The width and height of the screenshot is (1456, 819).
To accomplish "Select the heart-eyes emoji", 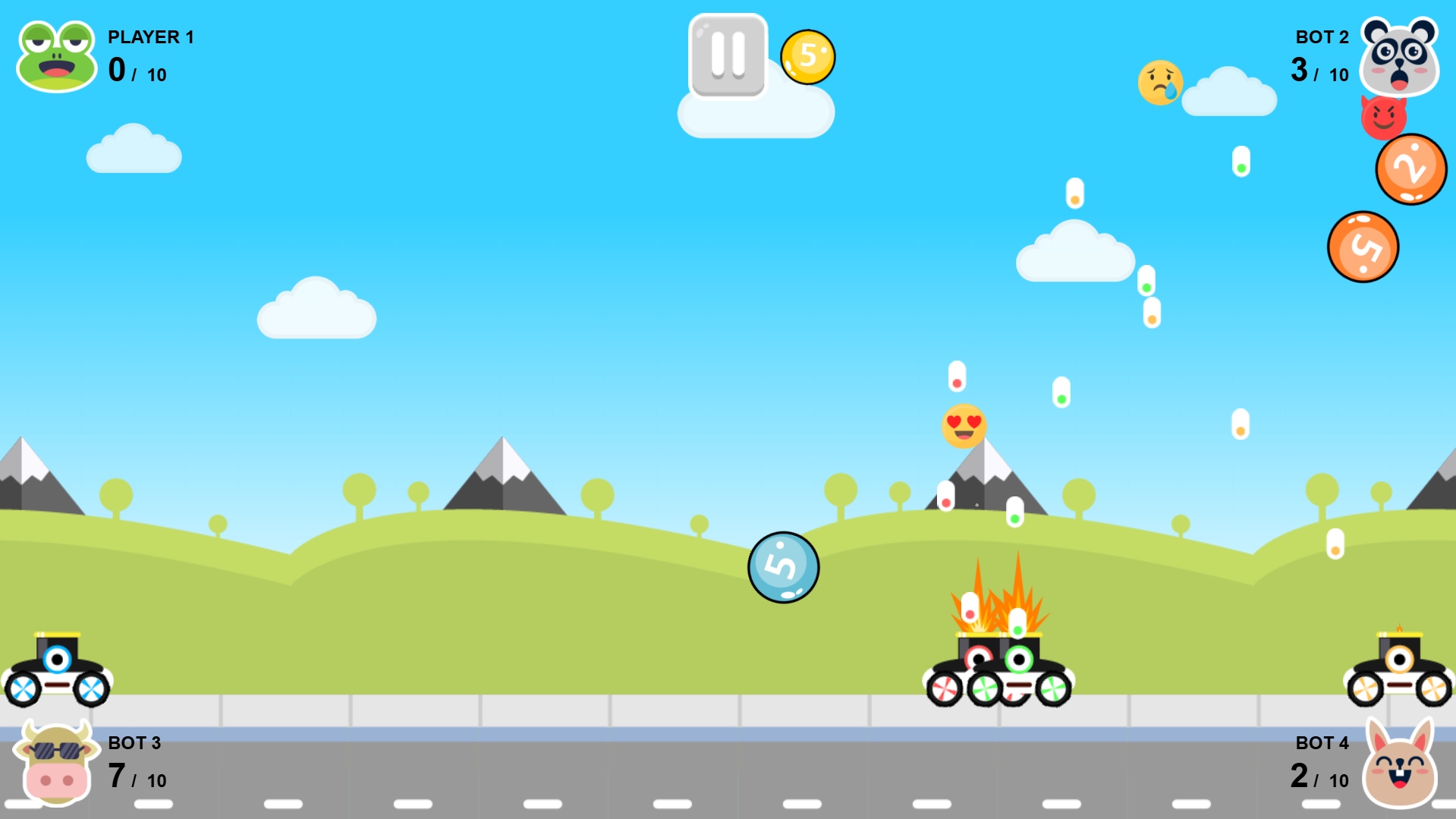I will click(x=963, y=425).
